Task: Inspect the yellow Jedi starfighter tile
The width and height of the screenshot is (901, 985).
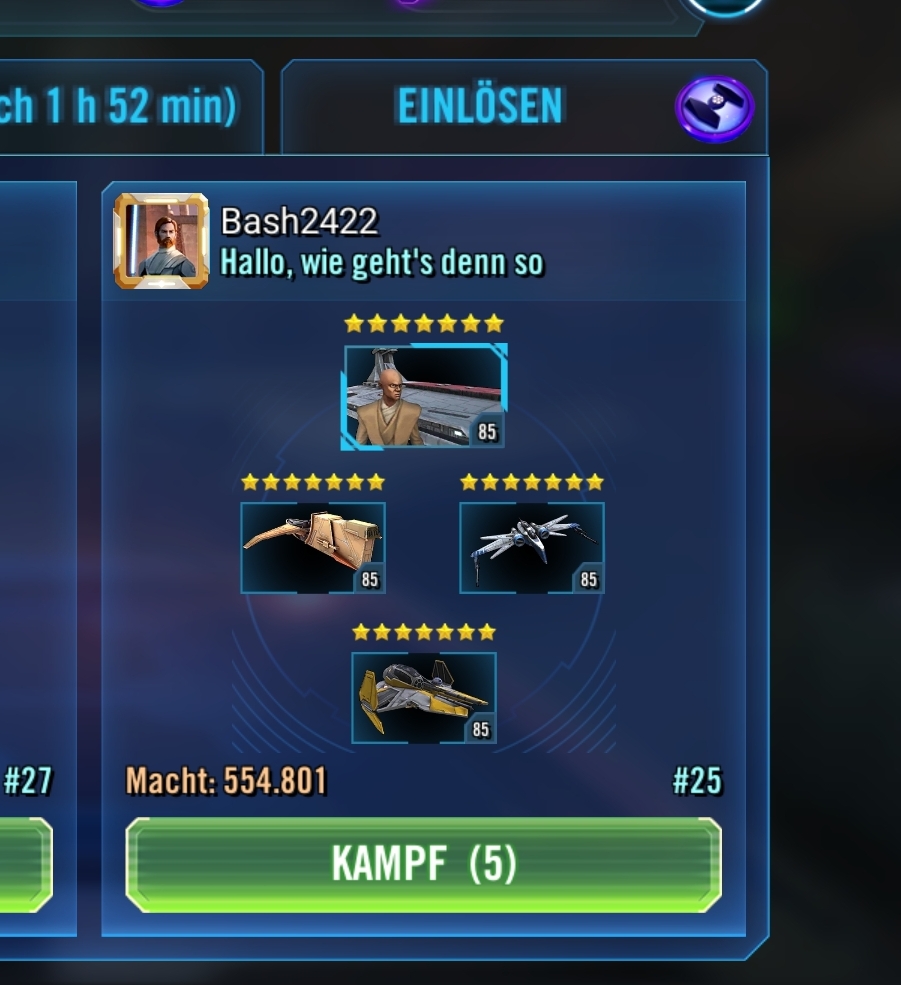Action: (x=424, y=697)
